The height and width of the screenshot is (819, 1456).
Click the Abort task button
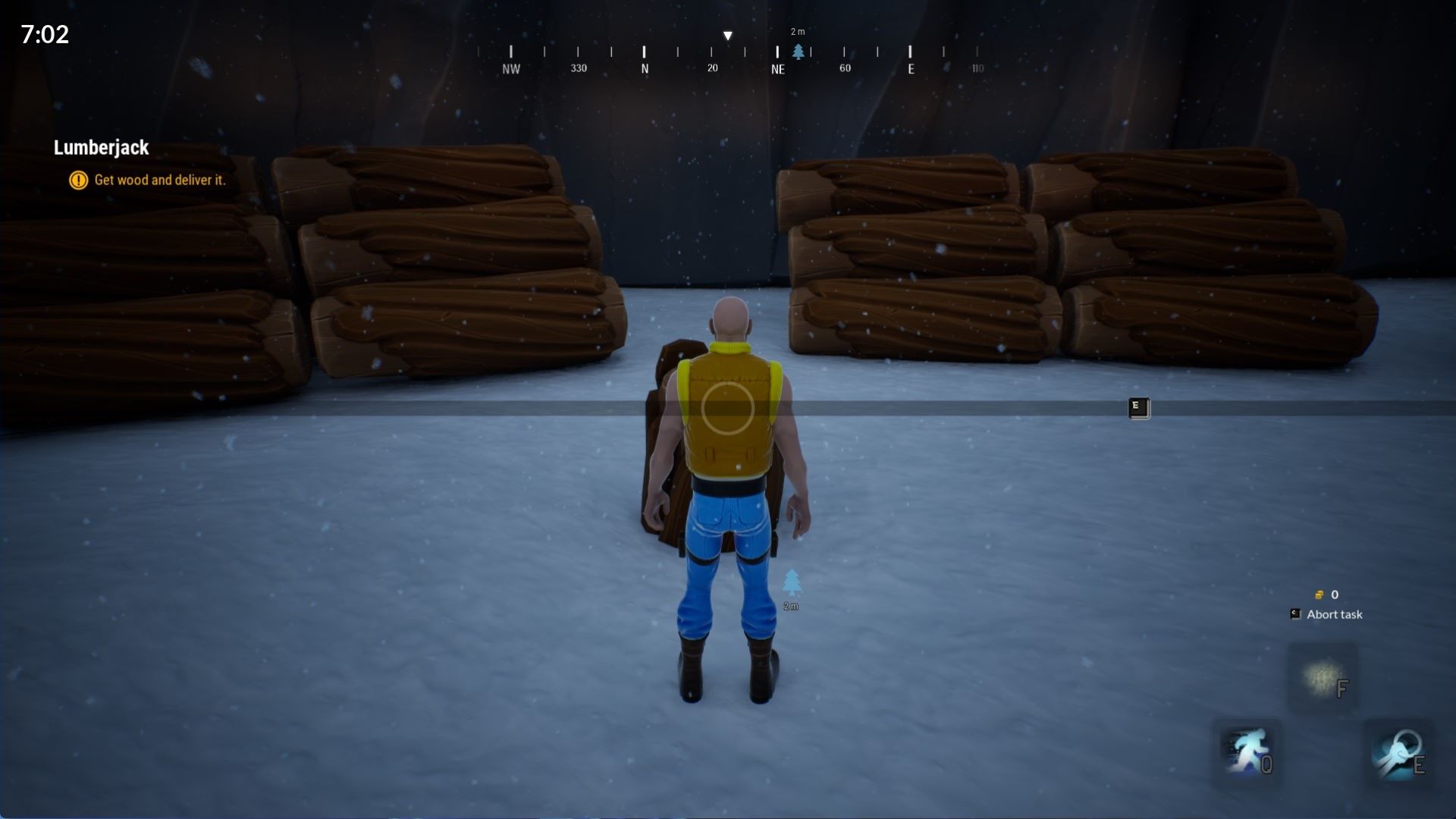click(1333, 614)
